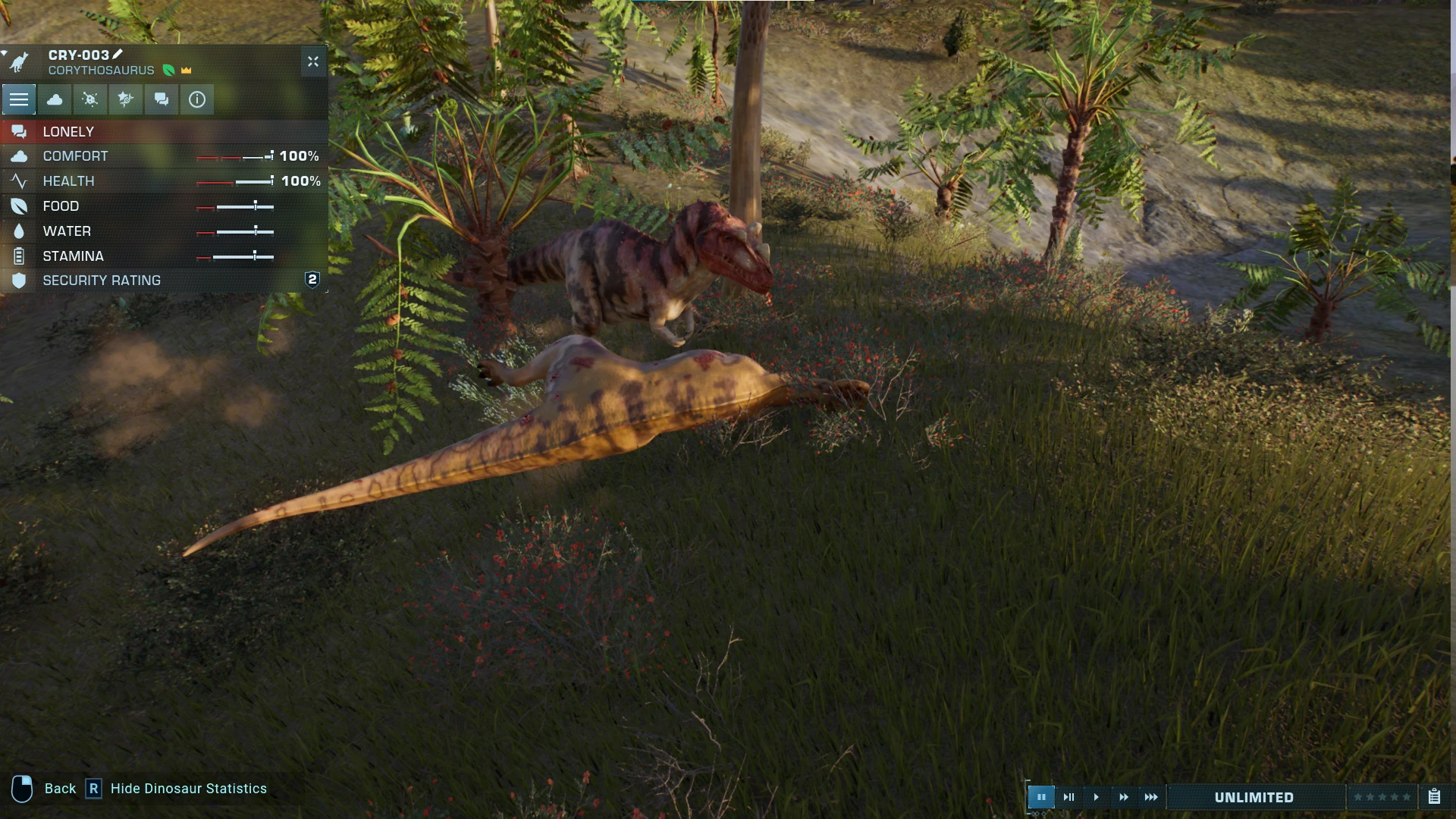Switch to the social speech-bubbles tab
Image resolution: width=1456 pixels, height=819 pixels.
click(x=162, y=99)
